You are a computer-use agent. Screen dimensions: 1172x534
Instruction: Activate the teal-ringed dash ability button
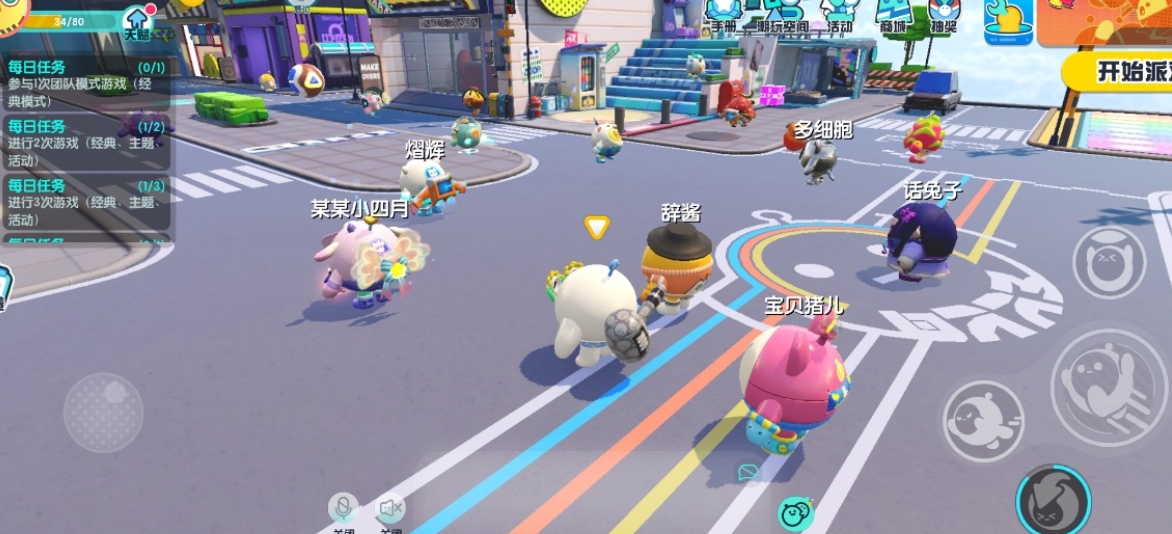click(x=1052, y=500)
